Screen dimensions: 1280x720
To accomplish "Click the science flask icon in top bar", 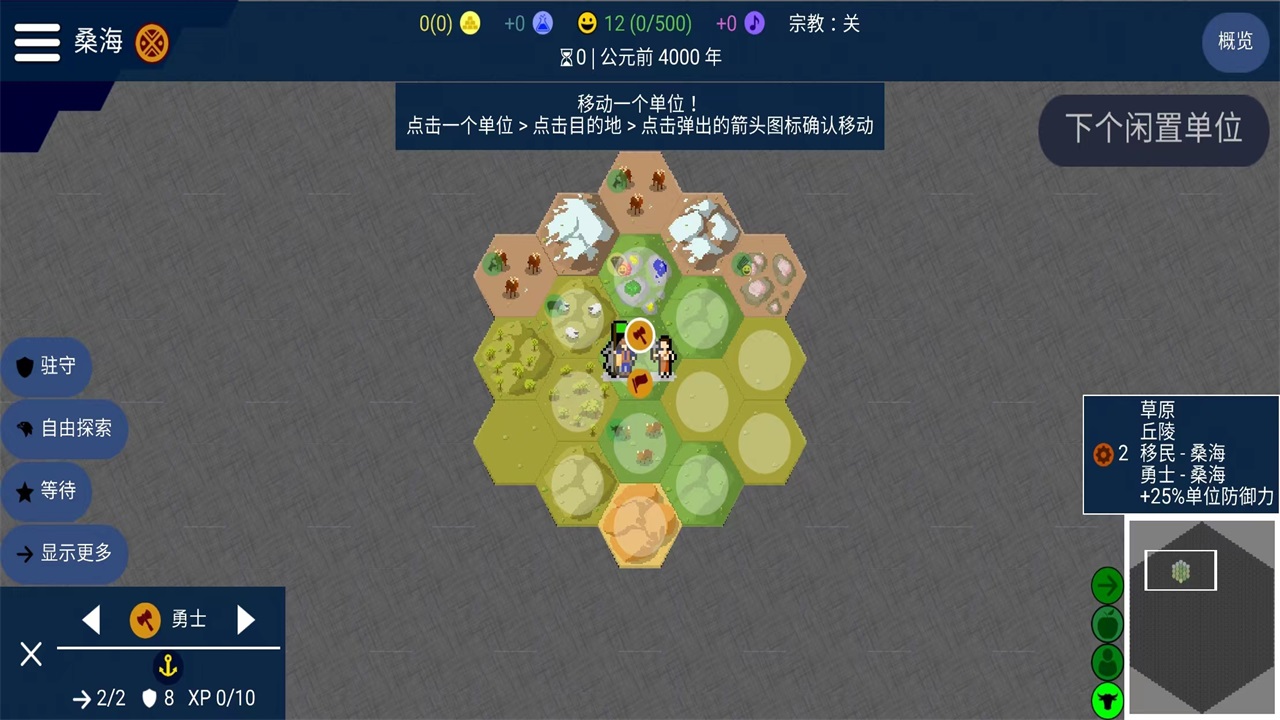I will pyautogui.click(x=542, y=23).
